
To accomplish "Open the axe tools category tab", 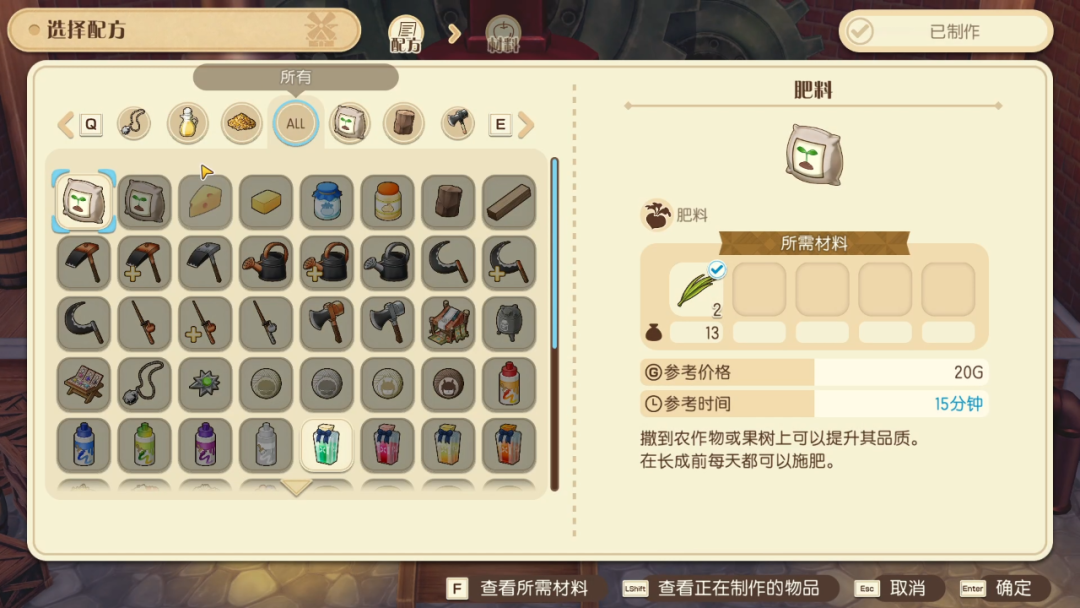I will (x=457, y=124).
